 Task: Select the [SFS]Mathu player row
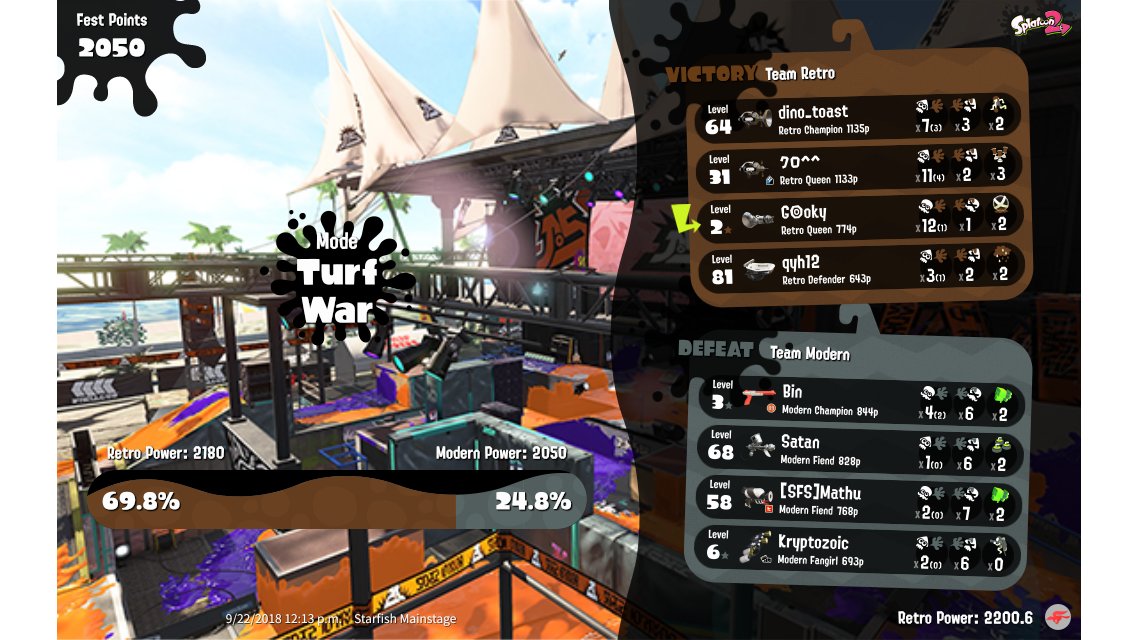tap(860, 501)
